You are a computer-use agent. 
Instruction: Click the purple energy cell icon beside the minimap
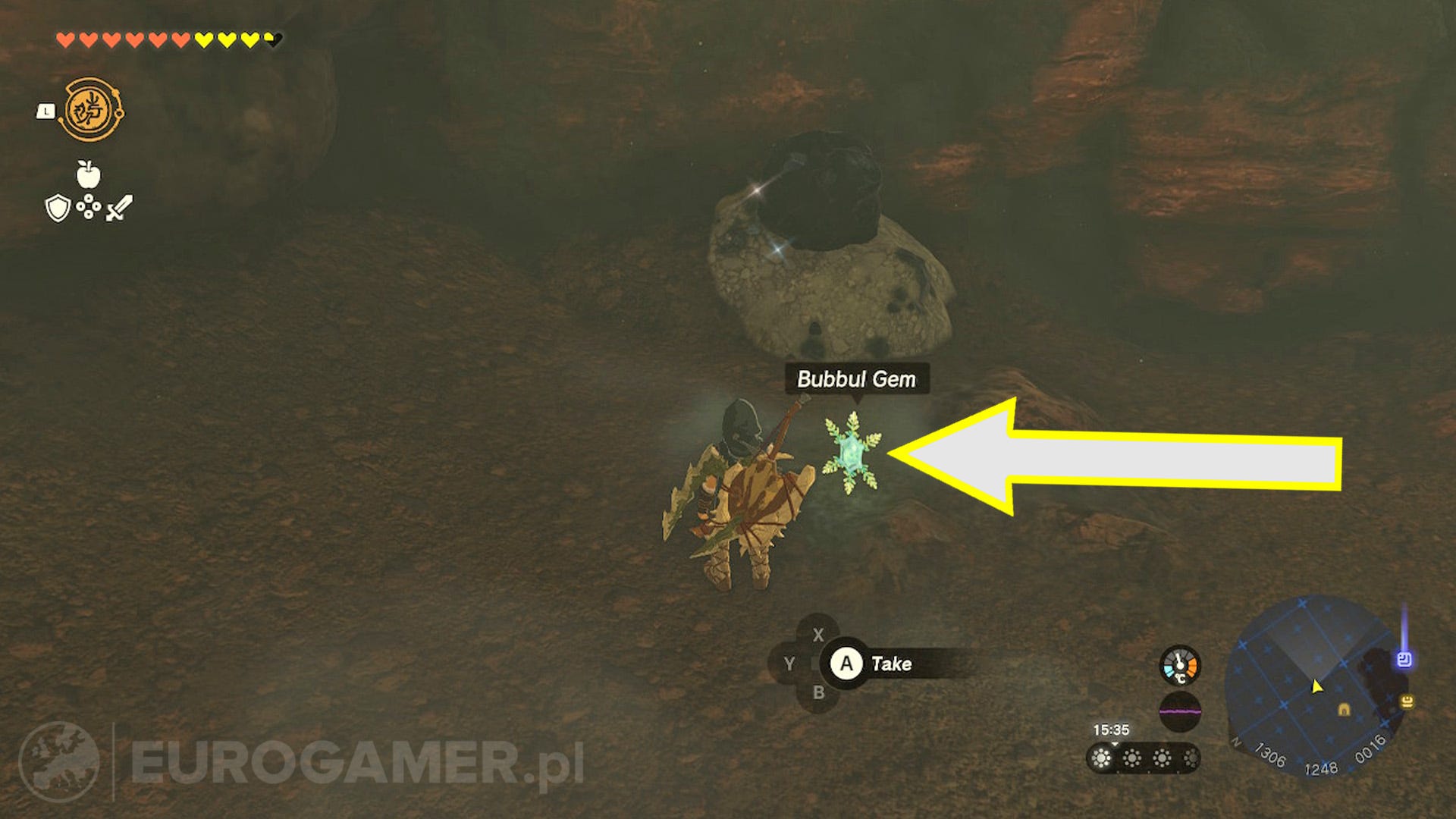(1404, 659)
